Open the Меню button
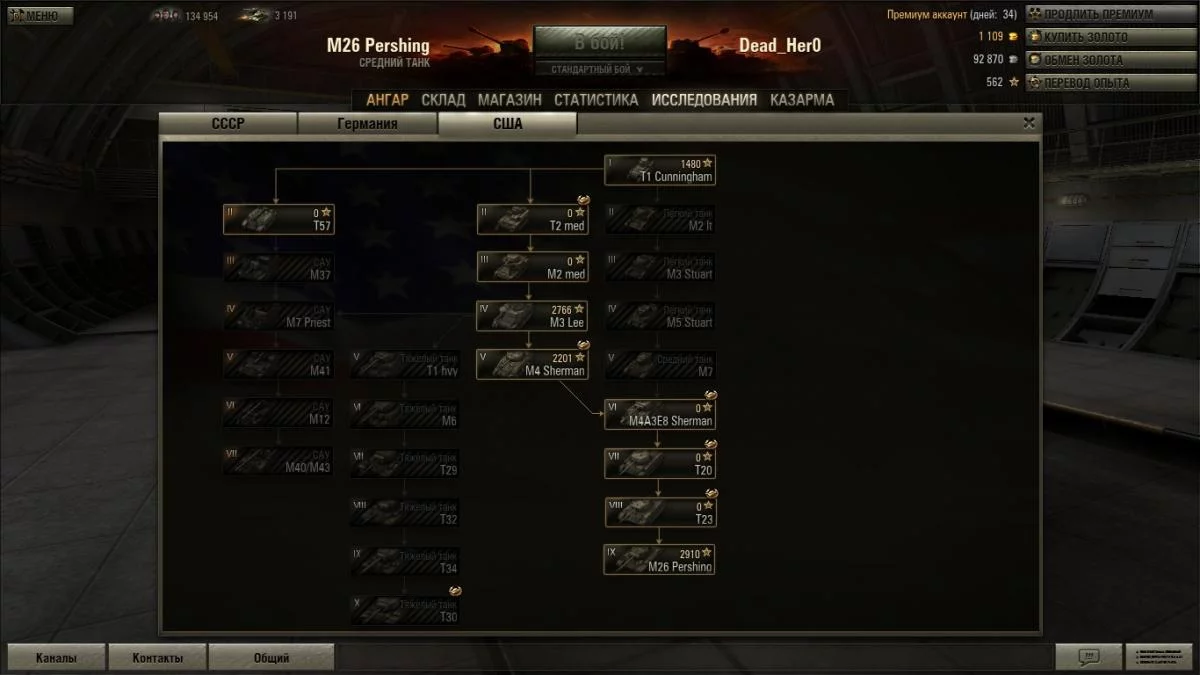 [x=40, y=16]
